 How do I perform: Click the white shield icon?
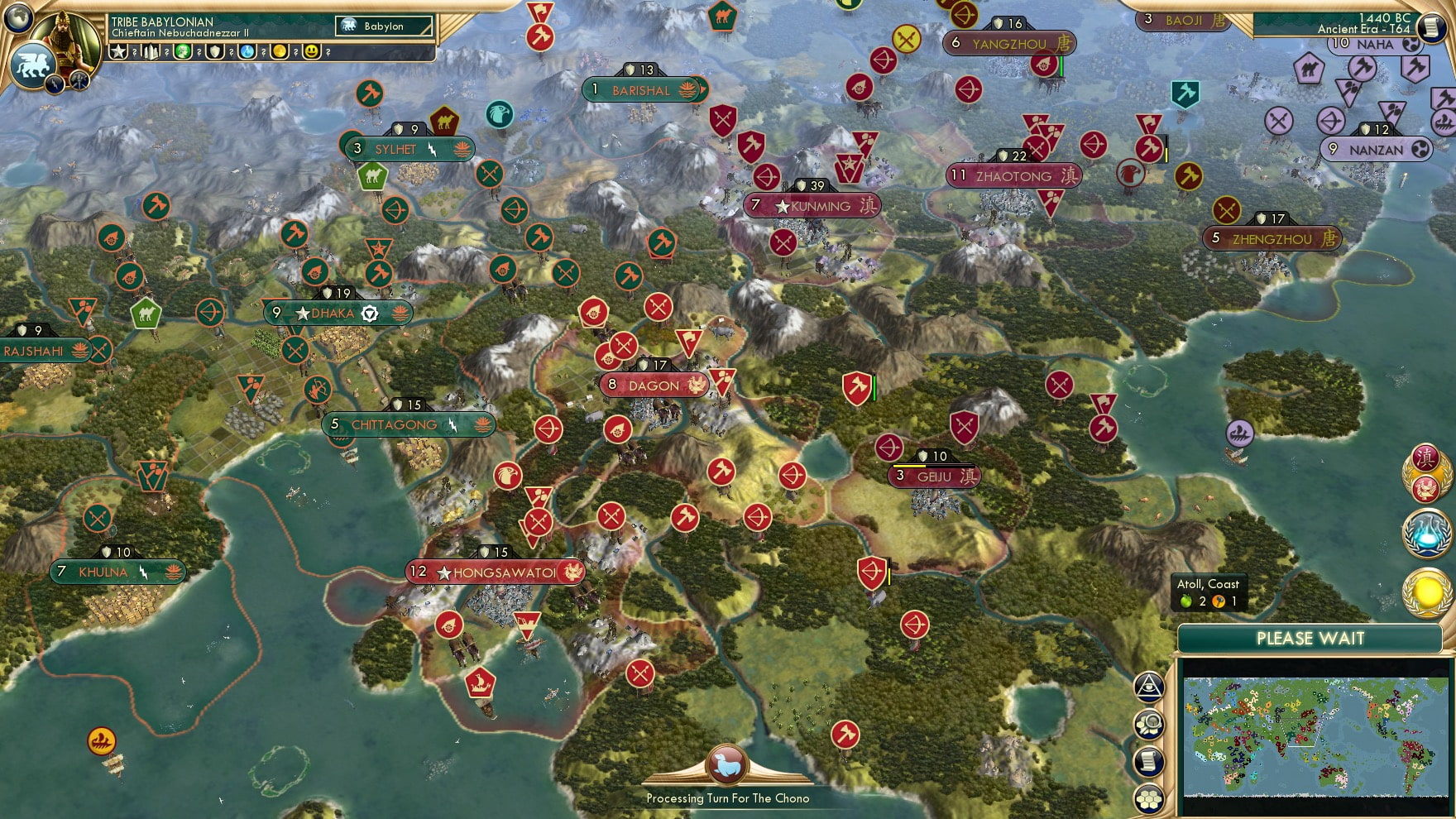[x=215, y=51]
